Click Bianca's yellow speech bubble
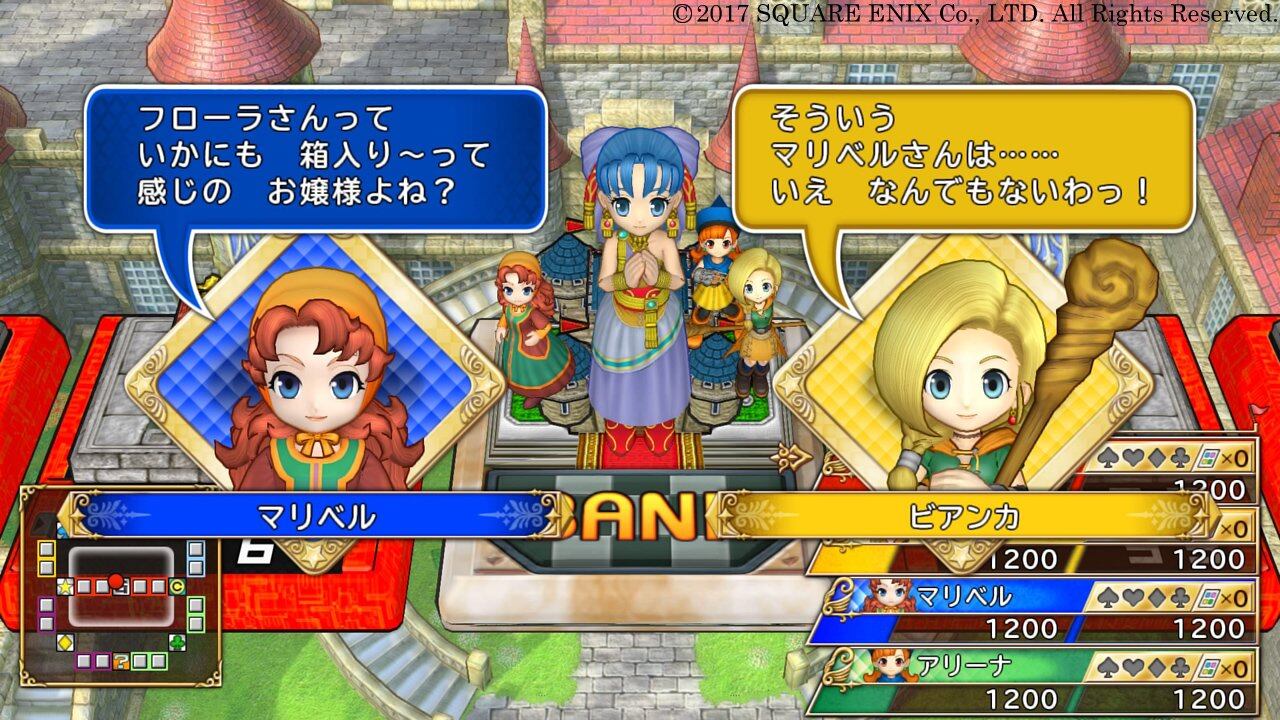 (x=963, y=158)
